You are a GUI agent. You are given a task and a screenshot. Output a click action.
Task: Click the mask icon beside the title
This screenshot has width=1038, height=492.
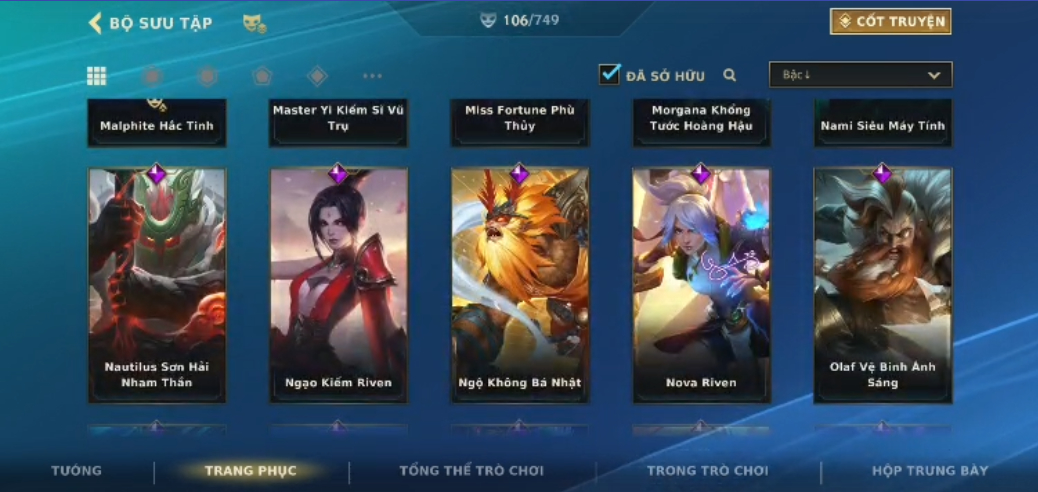click(x=254, y=23)
